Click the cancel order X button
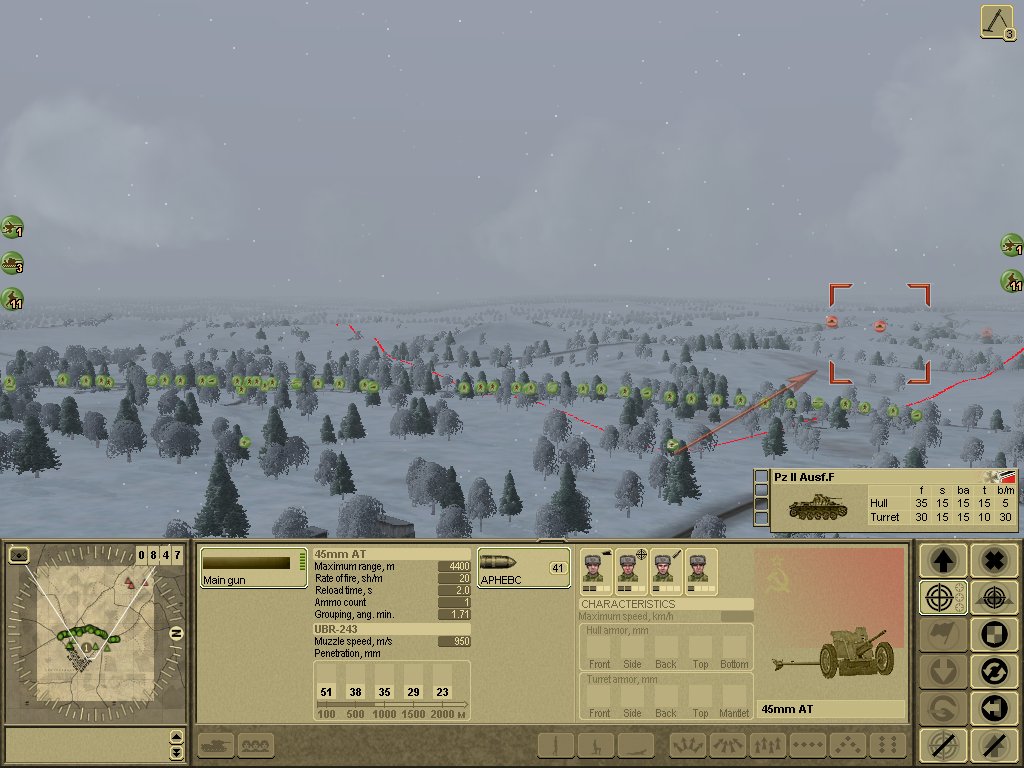1024x768 pixels. click(x=993, y=560)
